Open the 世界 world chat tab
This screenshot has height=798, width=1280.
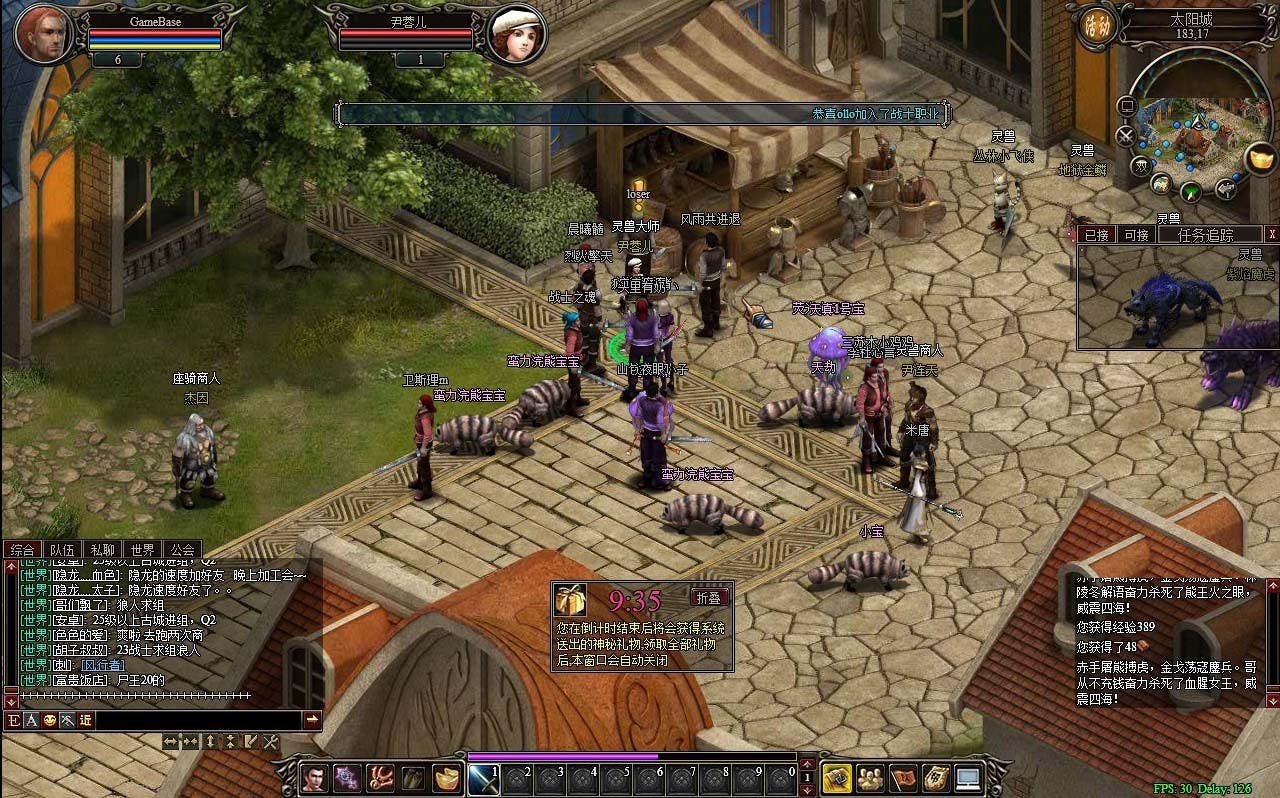(x=142, y=549)
